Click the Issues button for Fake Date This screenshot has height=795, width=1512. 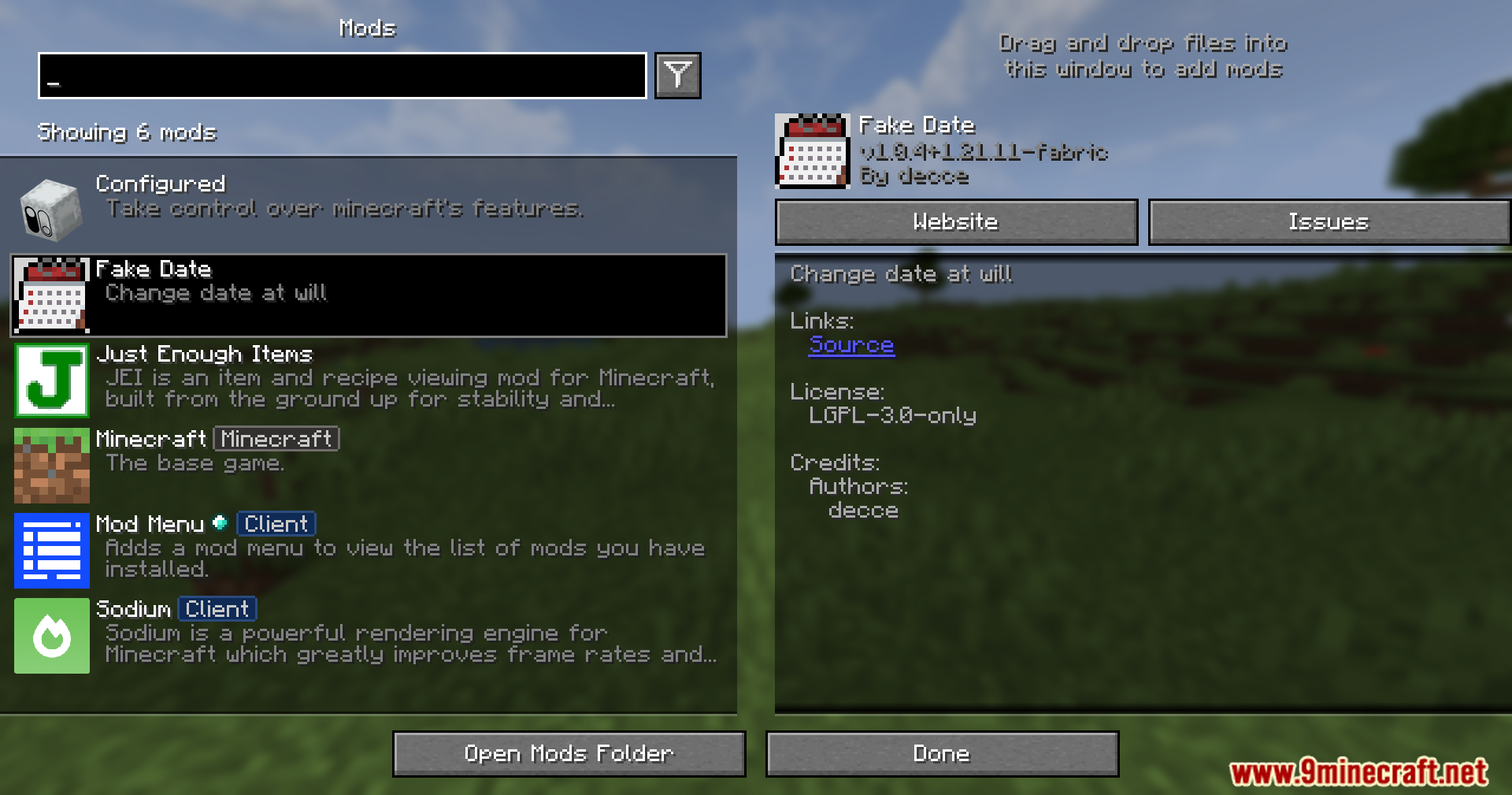pos(1329,221)
